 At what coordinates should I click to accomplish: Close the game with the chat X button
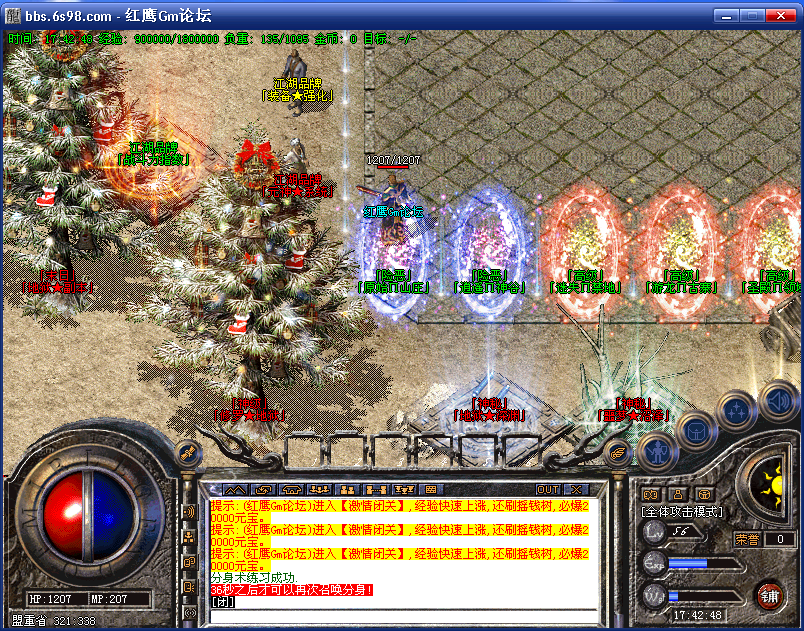coord(575,489)
